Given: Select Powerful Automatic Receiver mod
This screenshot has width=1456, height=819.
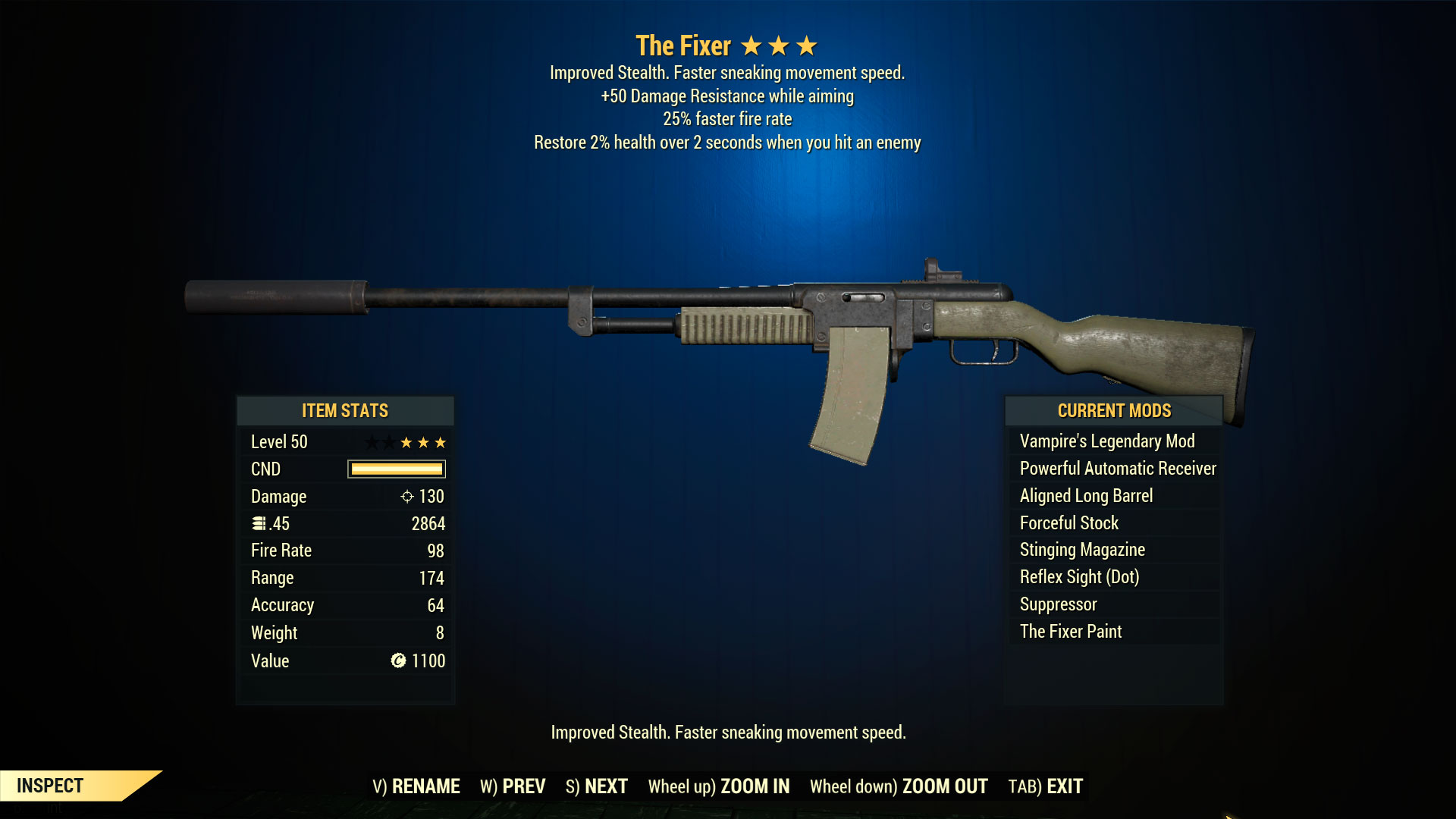Looking at the screenshot, I should (1118, 469).
